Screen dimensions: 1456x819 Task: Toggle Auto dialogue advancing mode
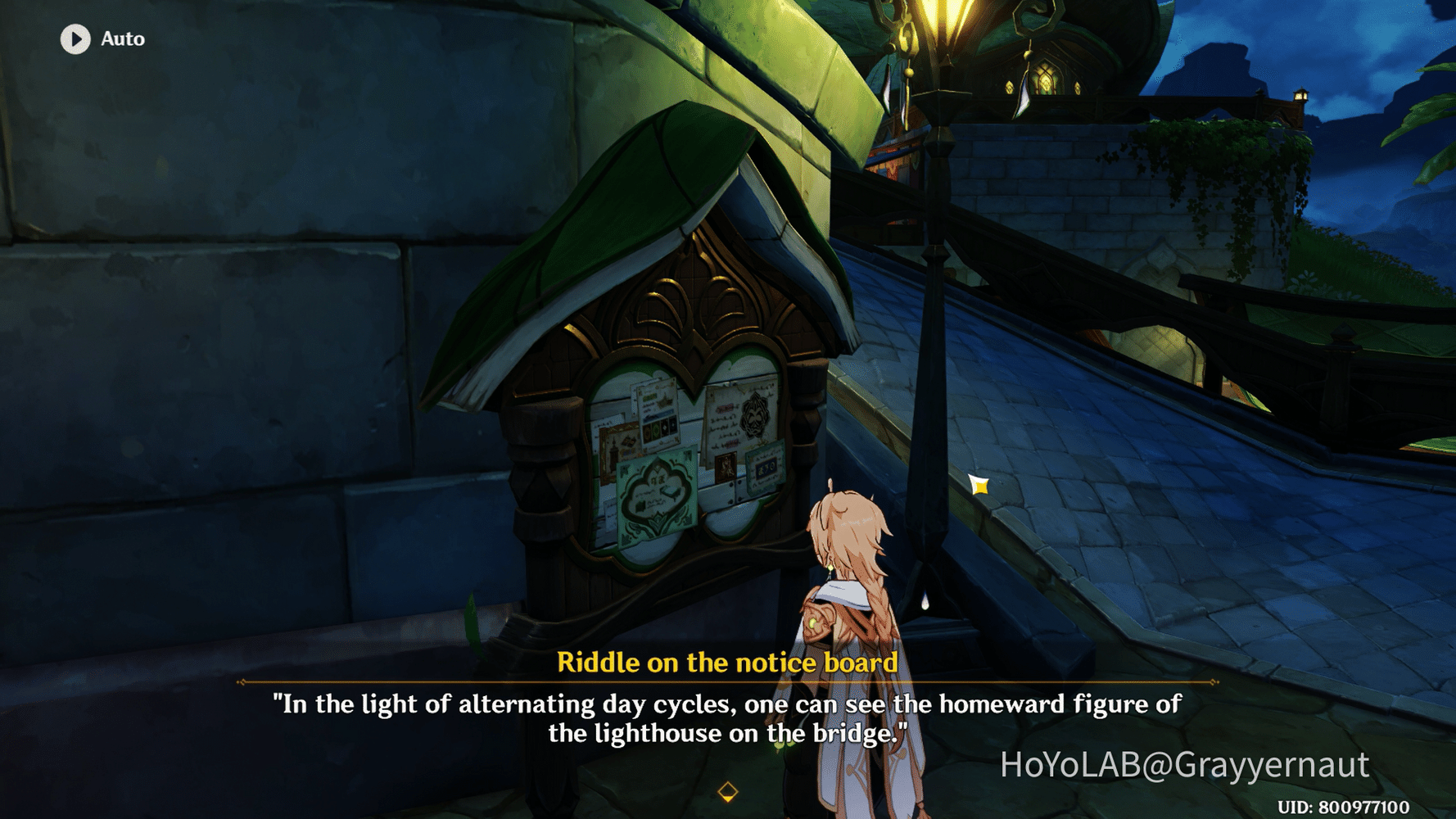(x=98, y=38)
